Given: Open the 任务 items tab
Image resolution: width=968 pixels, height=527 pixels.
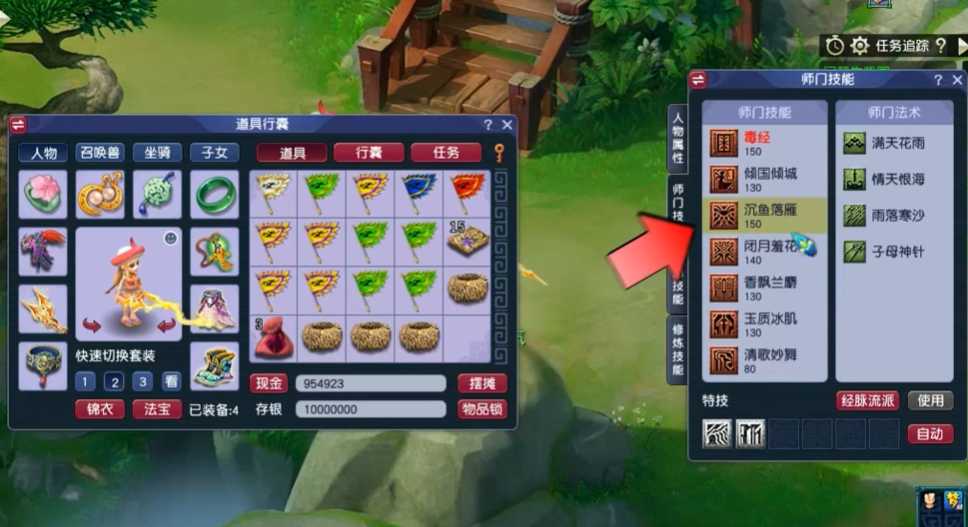Looking at the screenshot, I should (444, 153).
